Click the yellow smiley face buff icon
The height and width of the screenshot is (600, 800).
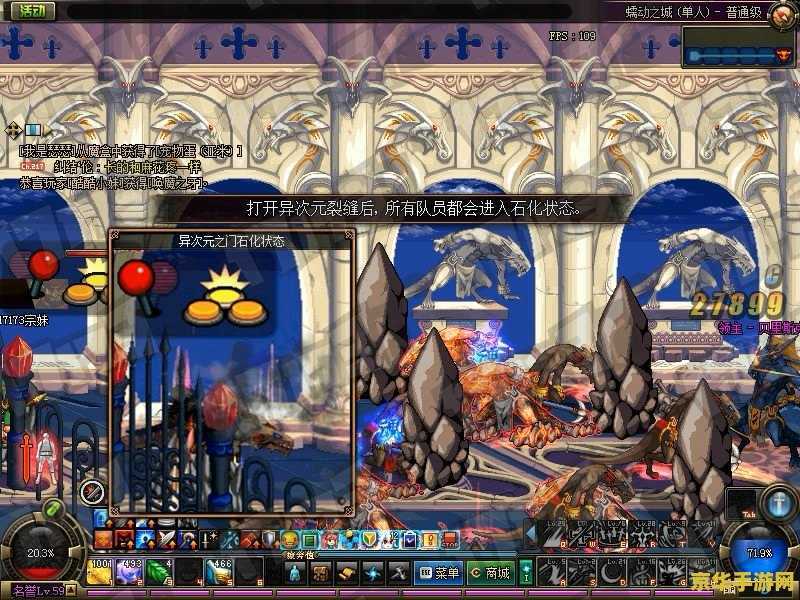coord(291,541)
